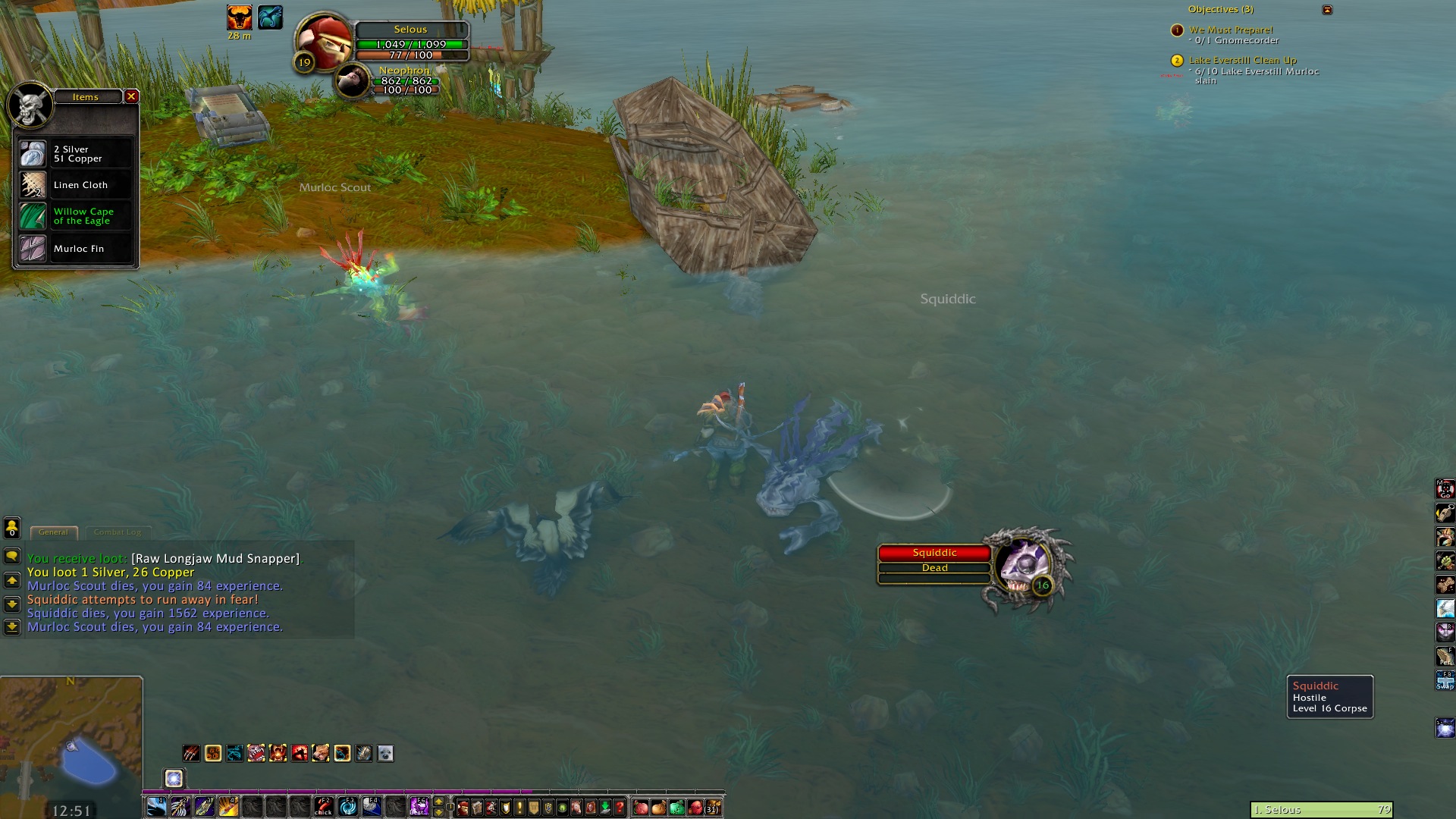Take the Linen Cloth from loot

75,185
